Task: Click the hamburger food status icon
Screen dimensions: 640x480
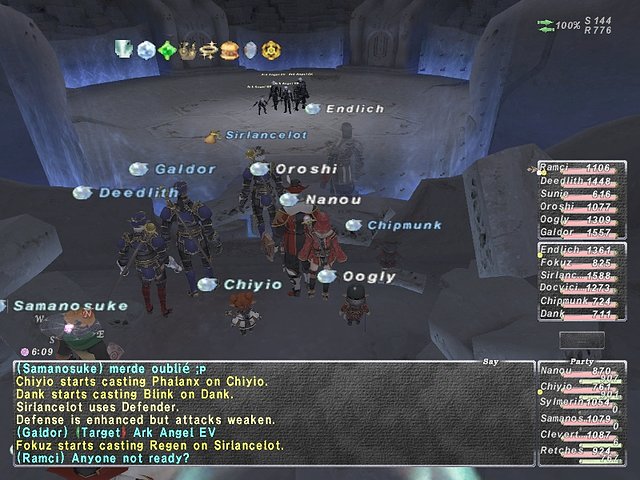Action: click(x=228, y=48)
